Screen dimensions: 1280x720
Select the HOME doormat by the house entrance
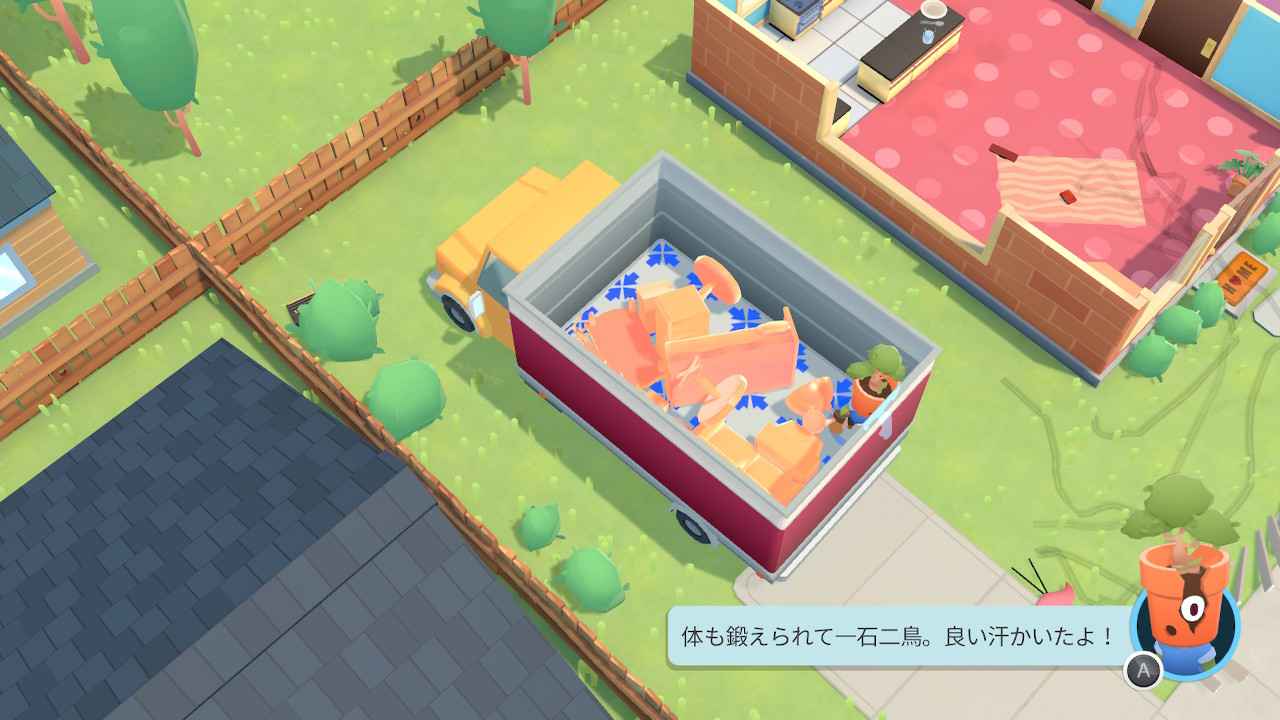coord(1238,277)
